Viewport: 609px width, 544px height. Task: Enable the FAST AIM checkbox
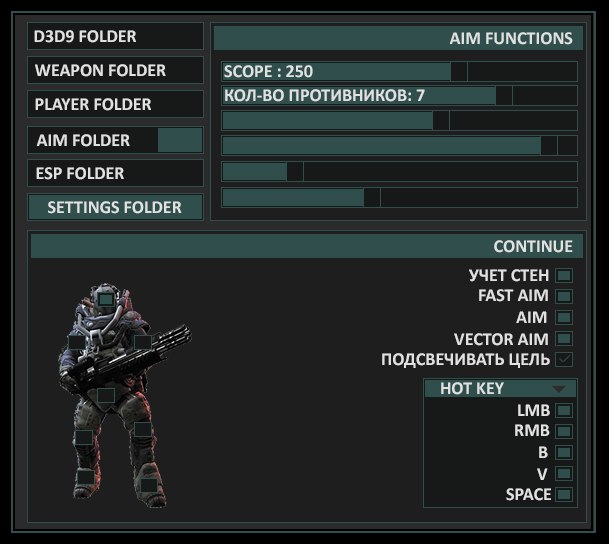pyautogui.click(x=564, y=296)
